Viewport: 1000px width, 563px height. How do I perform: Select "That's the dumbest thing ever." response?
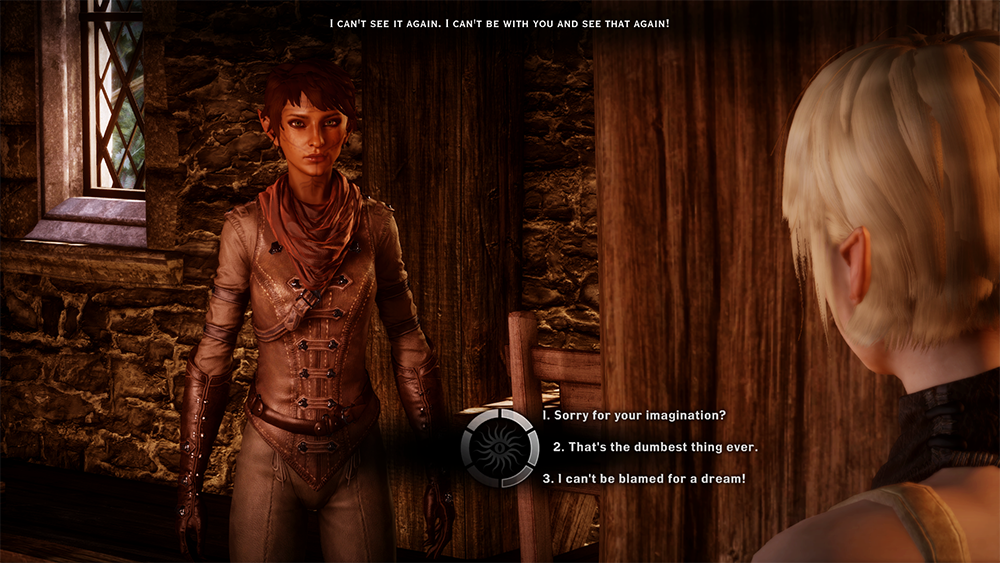[x=655, y=446]
